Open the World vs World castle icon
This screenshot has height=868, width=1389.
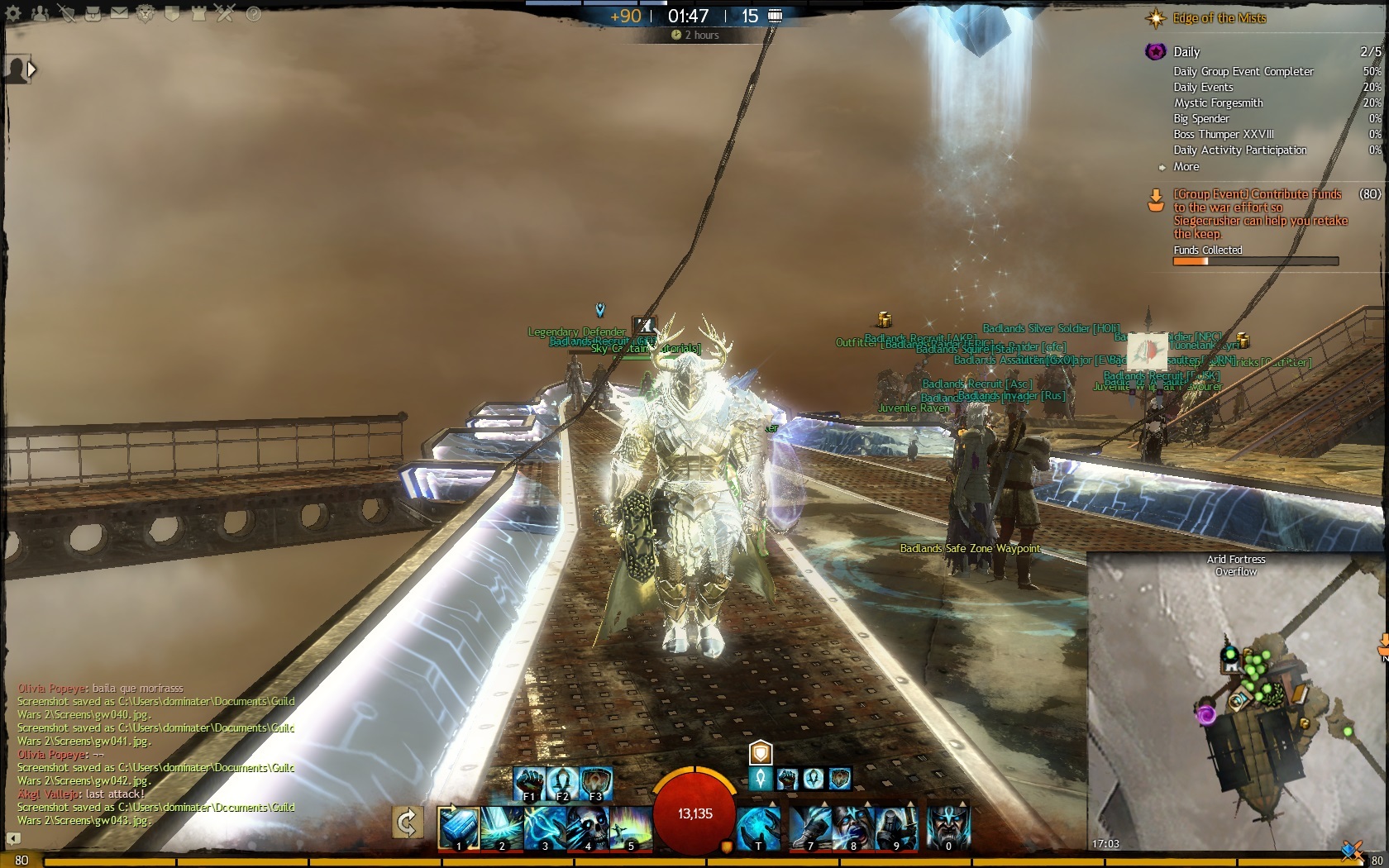coord(198,13)
